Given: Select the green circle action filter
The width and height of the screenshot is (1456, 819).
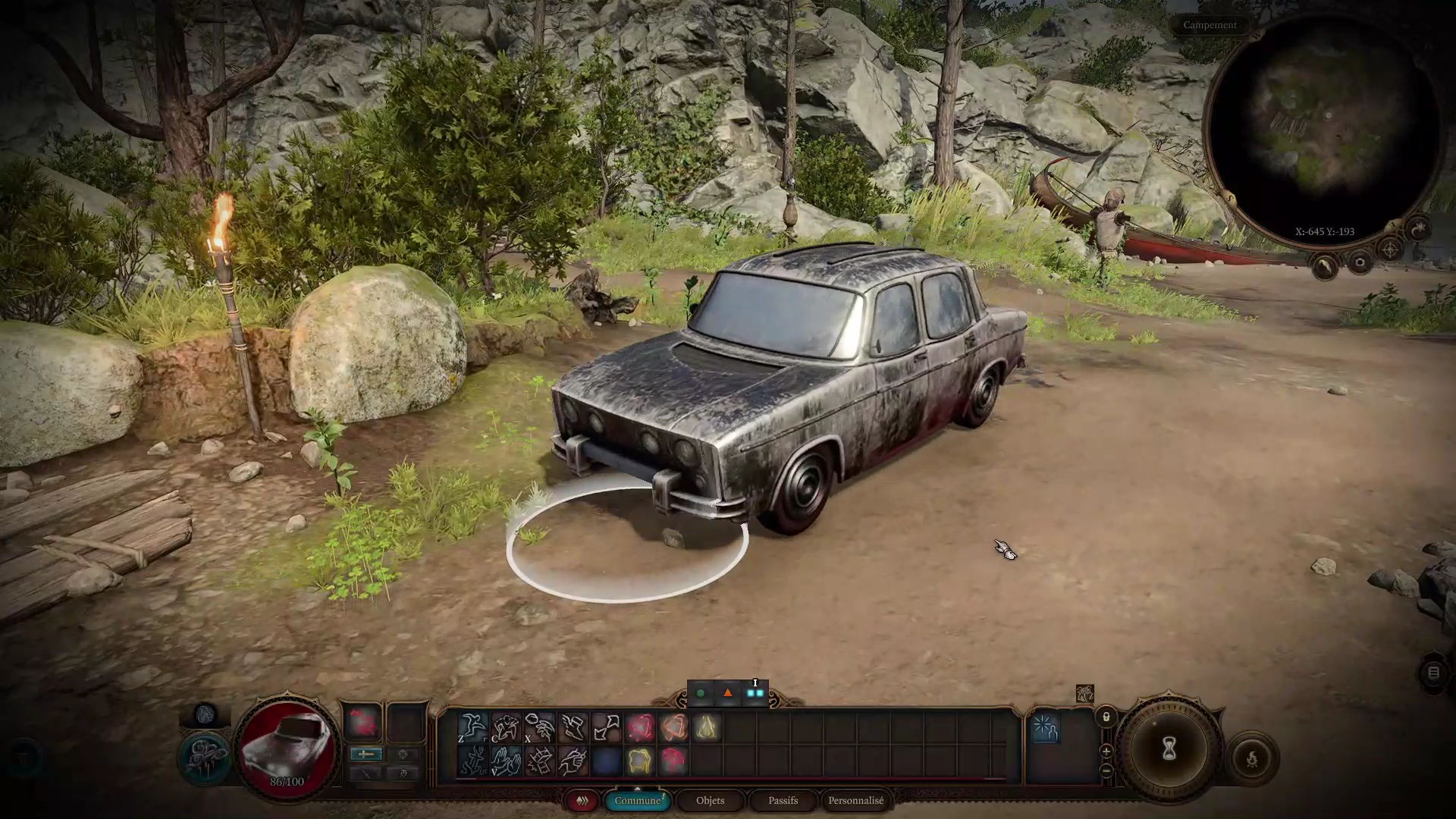Looking at the screenshot, I should [701, 693].
